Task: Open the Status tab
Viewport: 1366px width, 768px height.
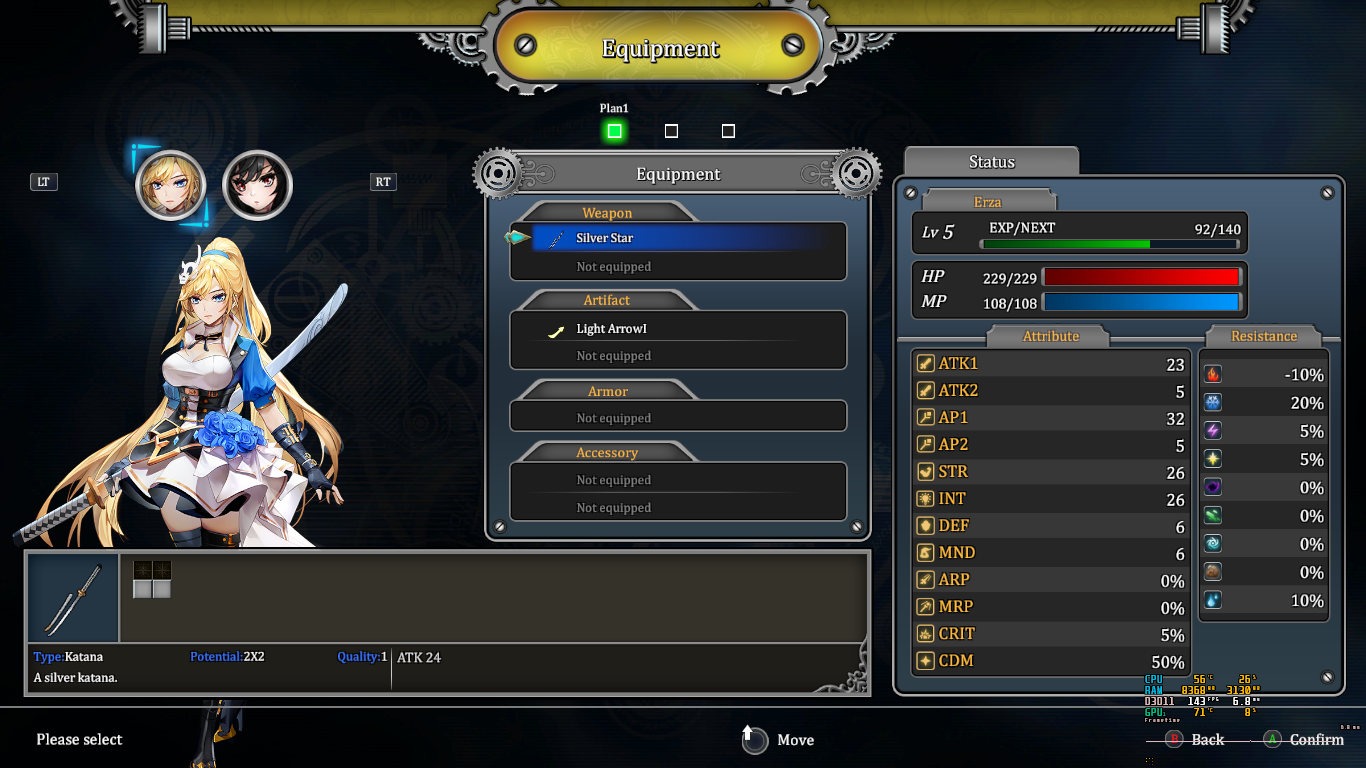Action: (x=991, y=162)
